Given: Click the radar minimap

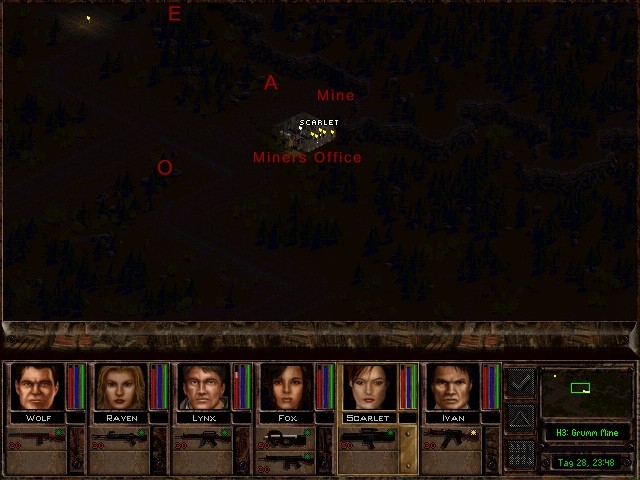Looking at the screenshot, I should click(x=585, y=391).
